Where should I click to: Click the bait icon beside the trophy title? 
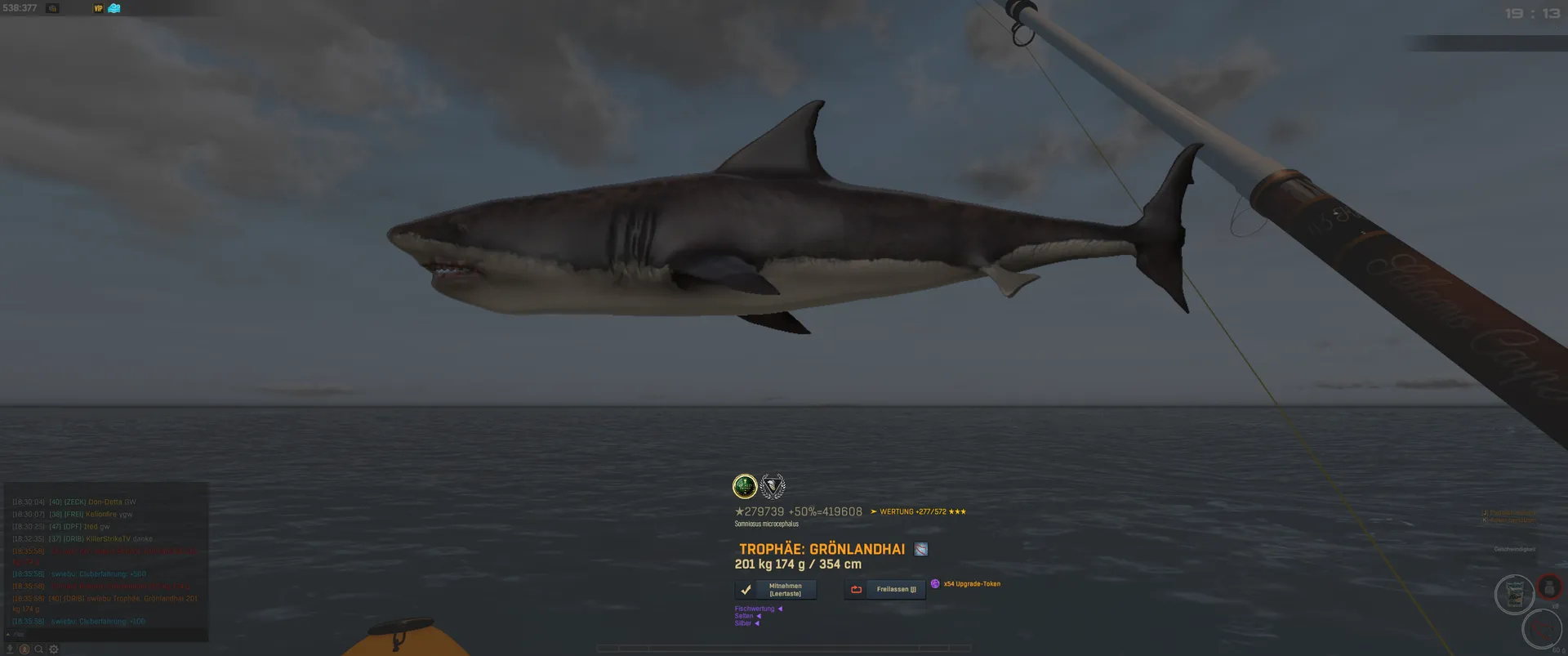(x=921, y=550)
